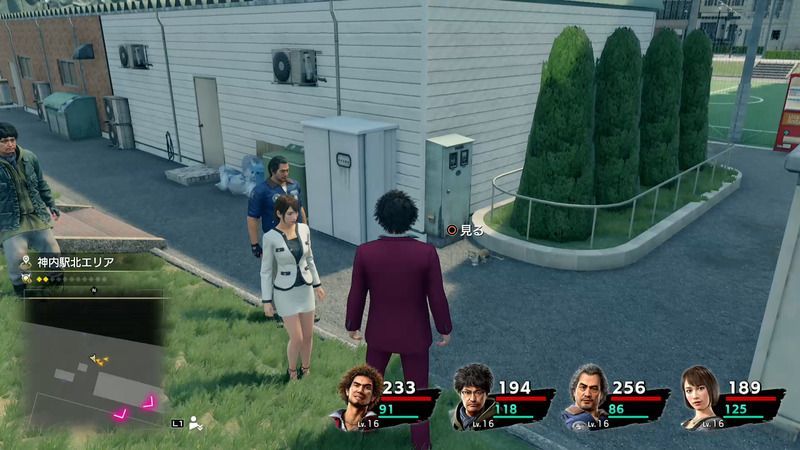The image size is (800, 450).
Task: Choose the party member portrait with 194 HP
Action: (x=472, y=400)
